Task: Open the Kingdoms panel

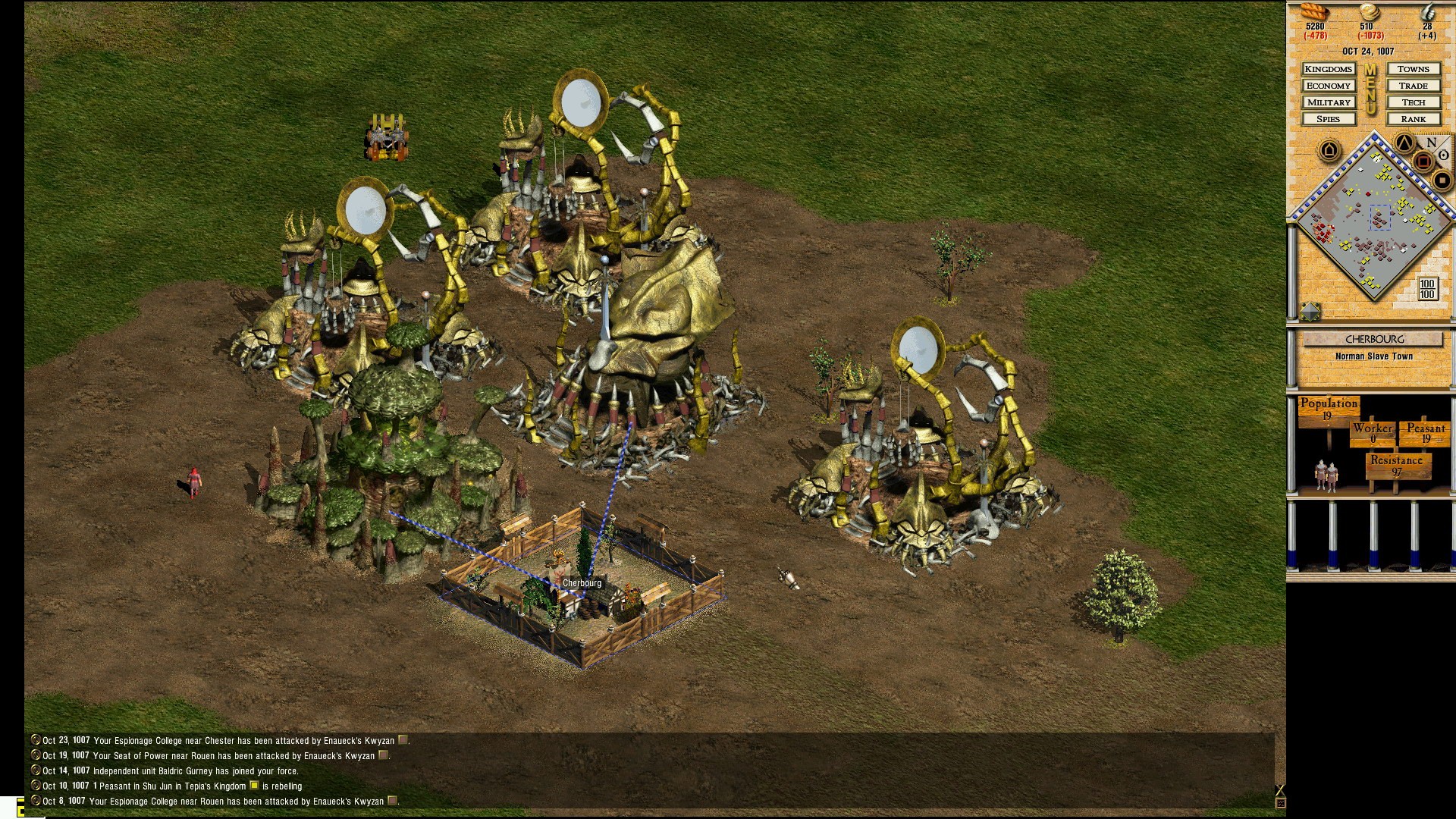Action: 1329,69
